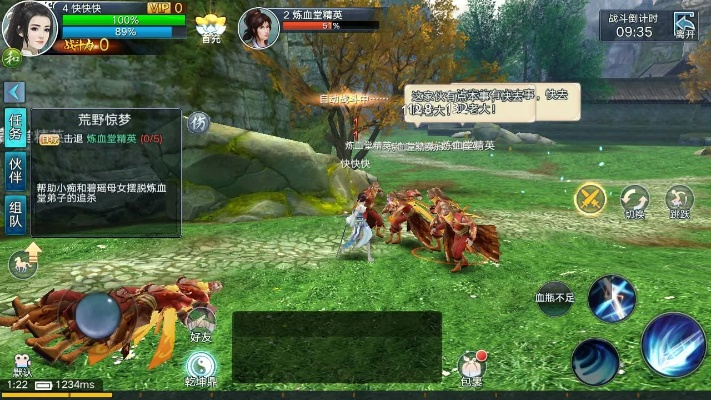Switch to the 任务 quest tab
This screenshot has height=400, width=711.
tap(15, 128)
